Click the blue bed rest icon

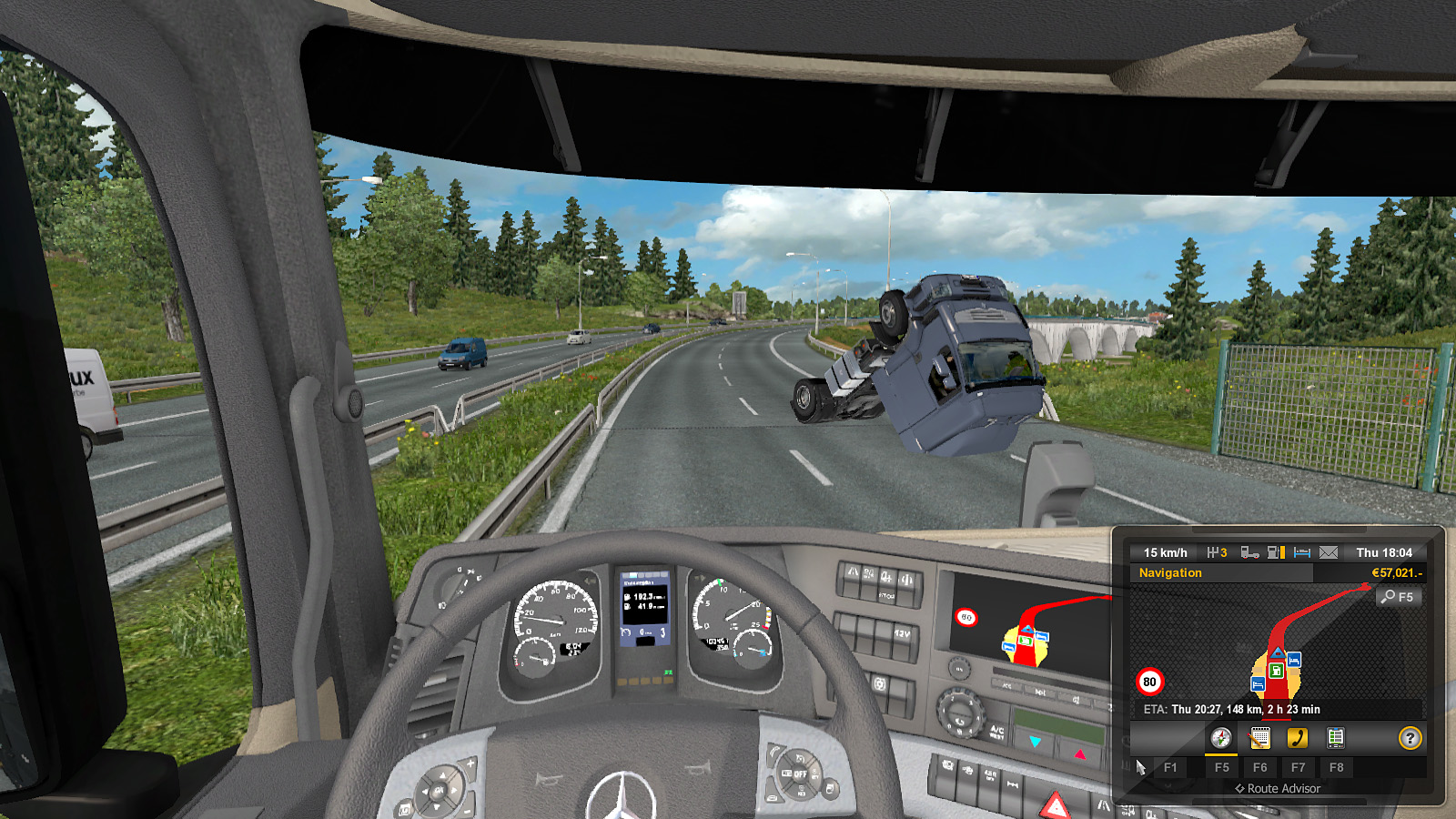click(x=1302, y=552)
